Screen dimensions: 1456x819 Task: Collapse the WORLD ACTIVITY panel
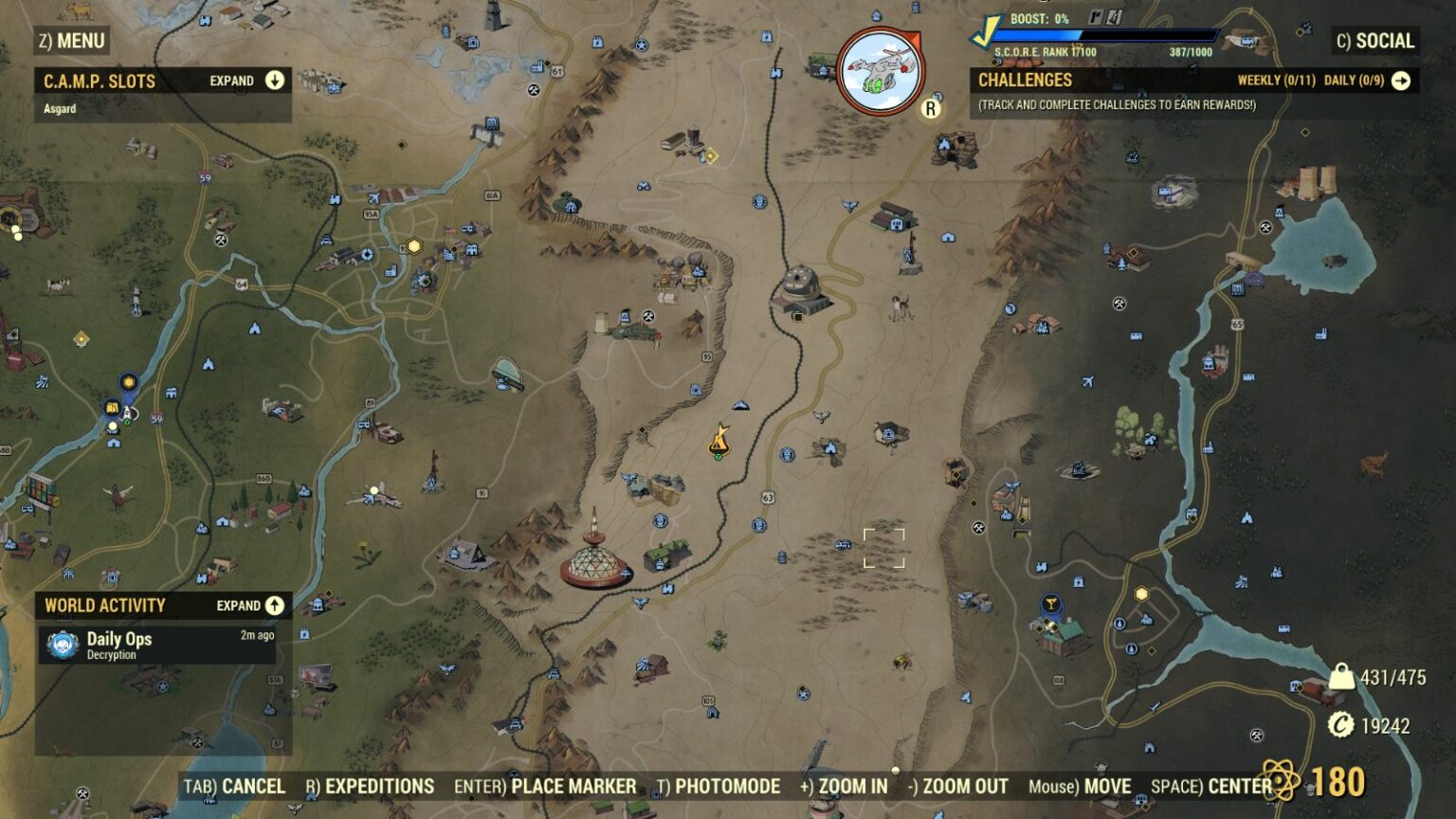coord(273,605)
